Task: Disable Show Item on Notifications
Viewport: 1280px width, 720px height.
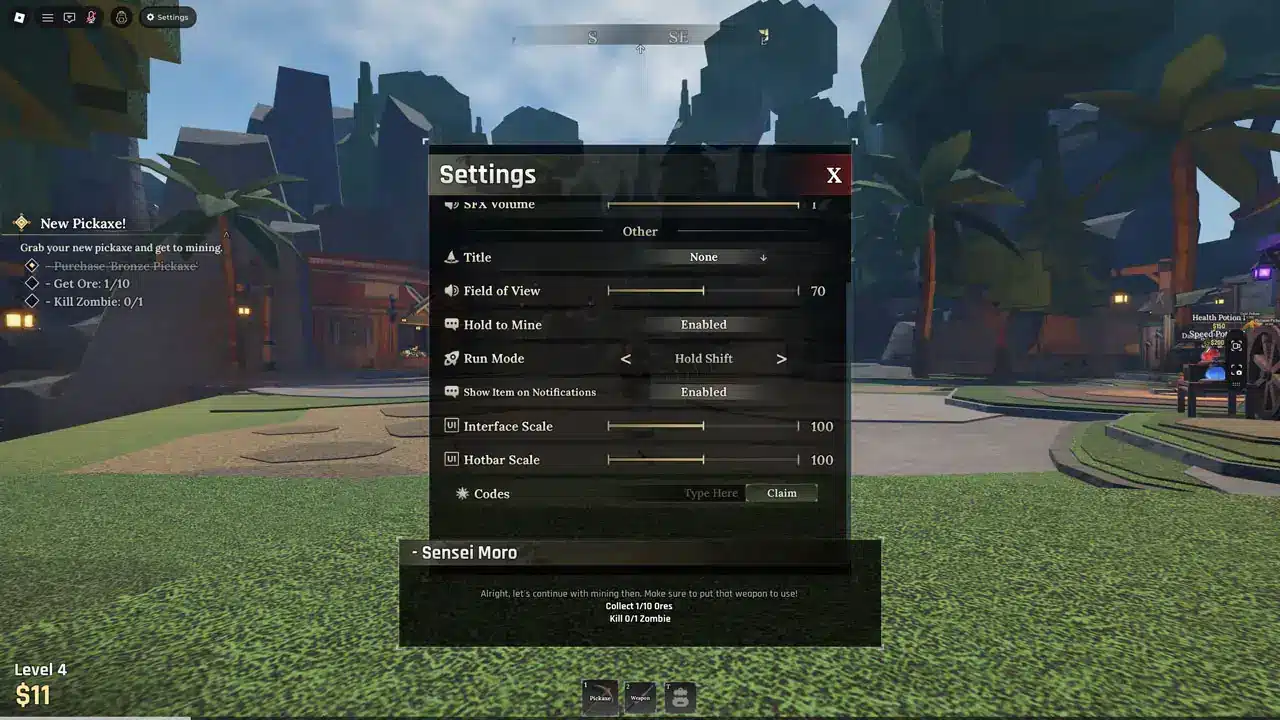Action: point(703,391)
